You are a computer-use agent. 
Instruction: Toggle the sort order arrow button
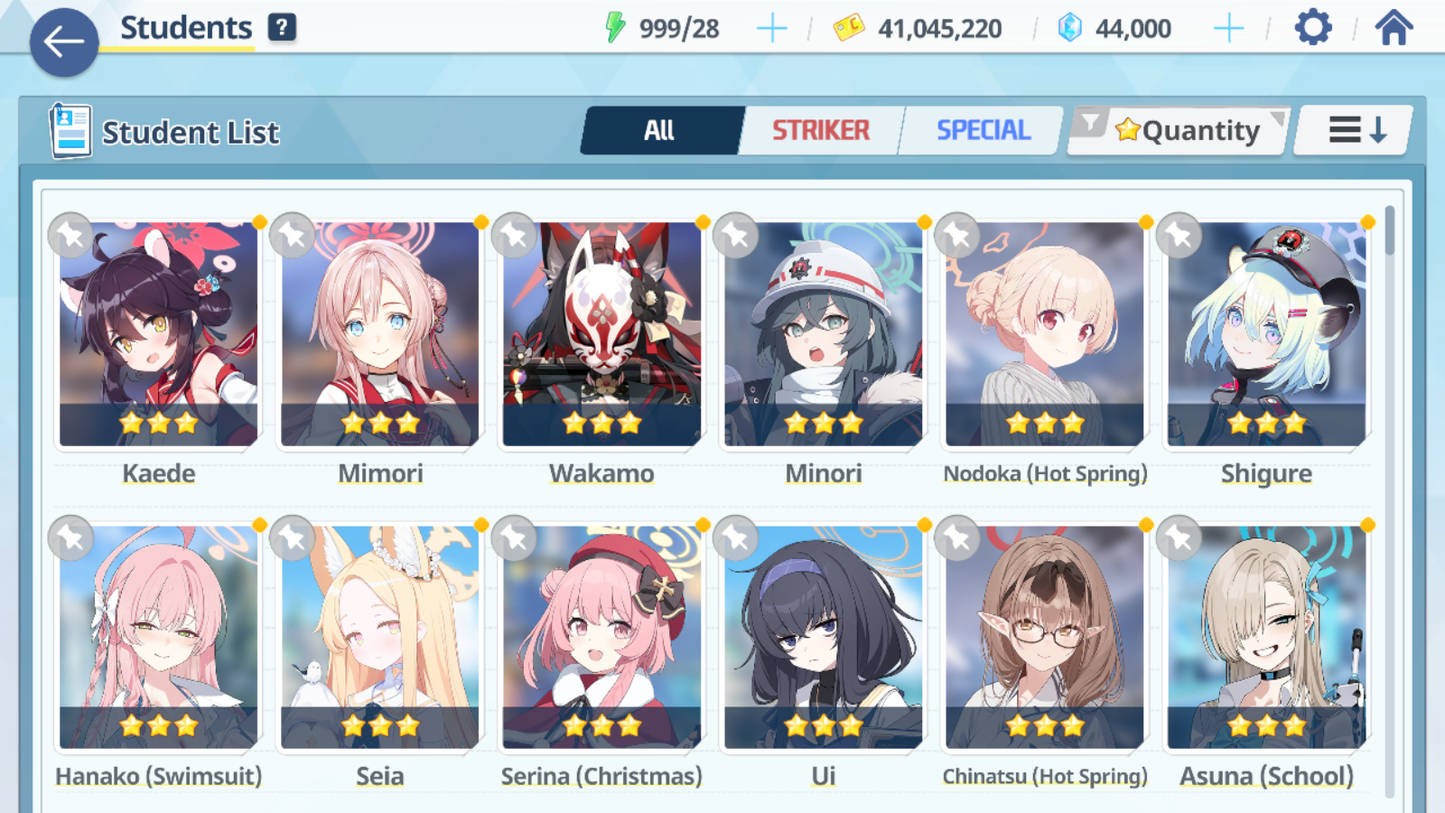[1355, 130]
